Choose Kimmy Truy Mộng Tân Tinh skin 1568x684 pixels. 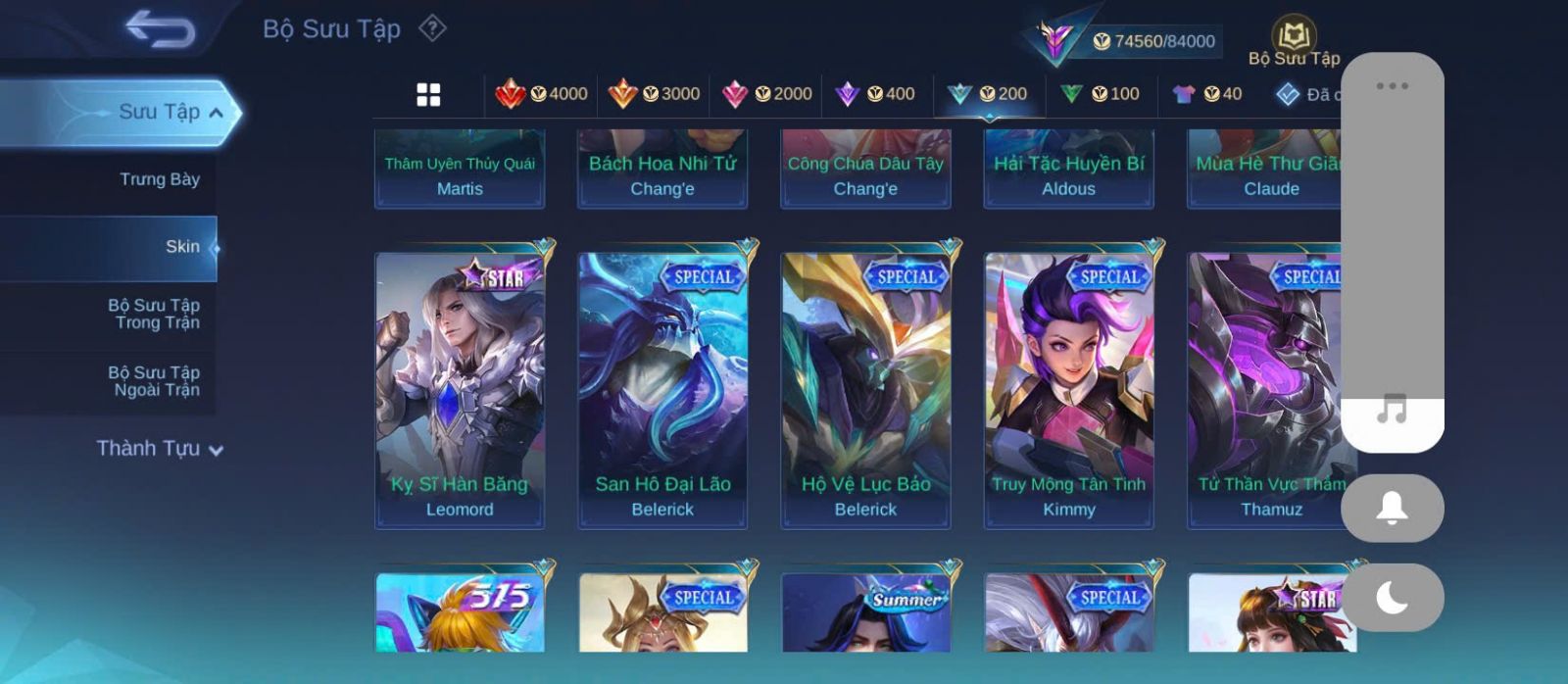click(1068, 390)
